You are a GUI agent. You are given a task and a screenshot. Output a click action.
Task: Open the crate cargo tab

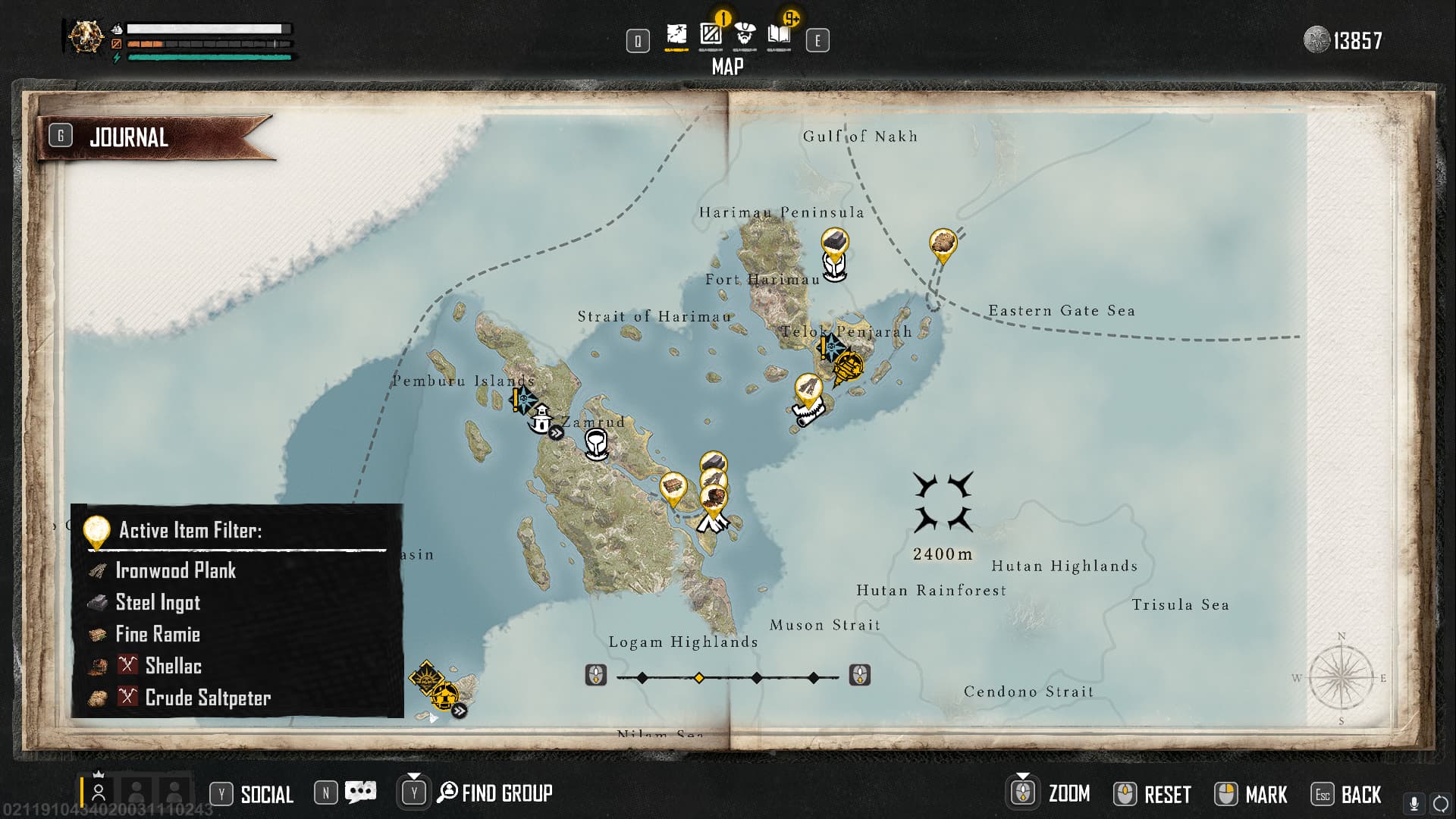tap(711, 35)
